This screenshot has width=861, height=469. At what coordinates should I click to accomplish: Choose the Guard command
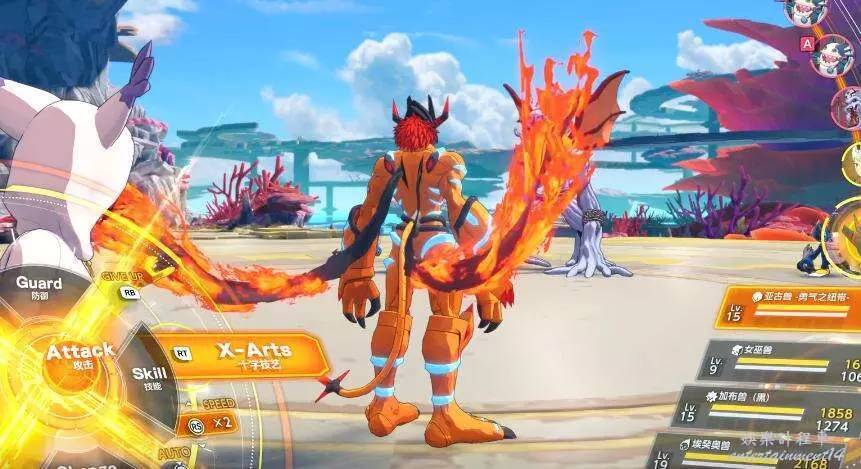(x=40, y=287)
